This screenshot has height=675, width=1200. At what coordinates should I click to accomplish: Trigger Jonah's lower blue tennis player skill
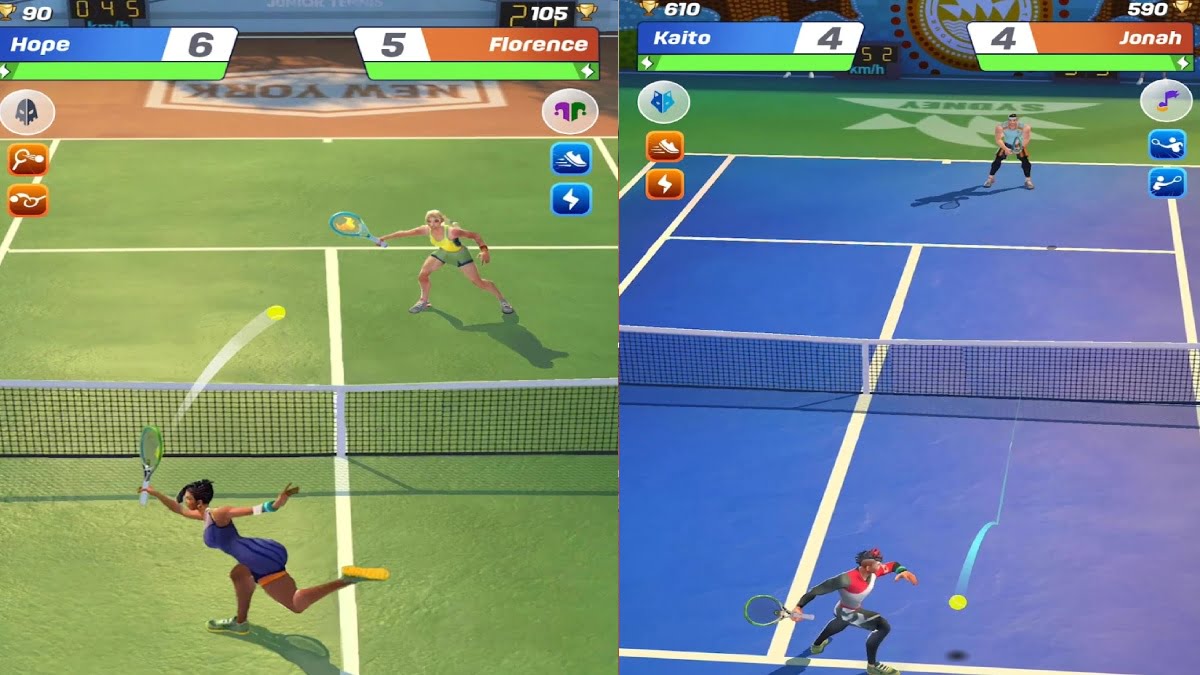tap(1166, 182)
